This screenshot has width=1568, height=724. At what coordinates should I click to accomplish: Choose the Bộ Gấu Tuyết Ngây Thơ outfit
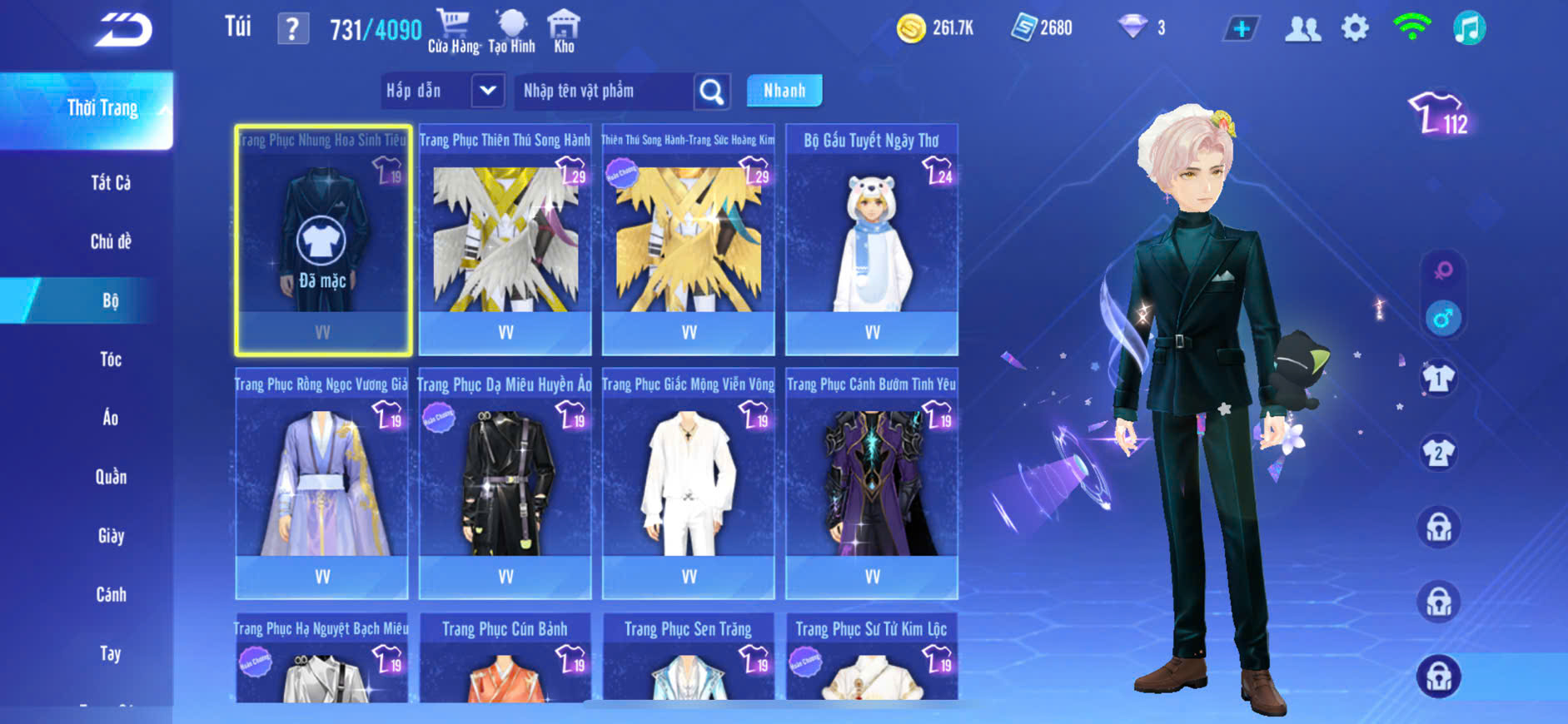pyautogui.click(x=871, y=240)
